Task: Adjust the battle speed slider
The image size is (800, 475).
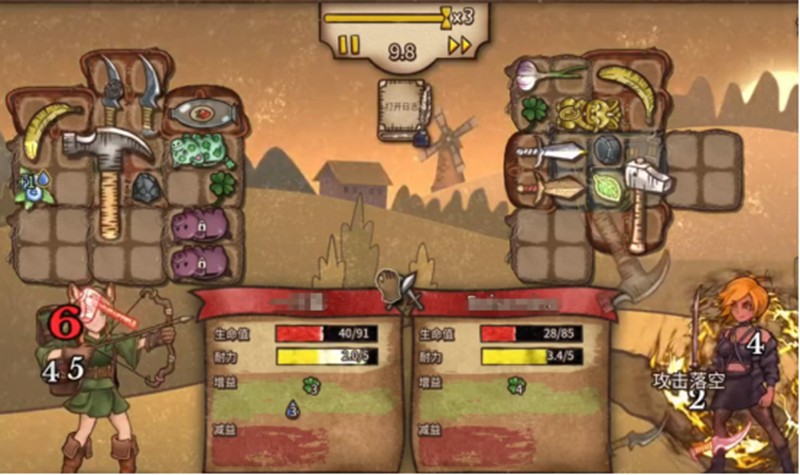Action: [x=444, y=16]
